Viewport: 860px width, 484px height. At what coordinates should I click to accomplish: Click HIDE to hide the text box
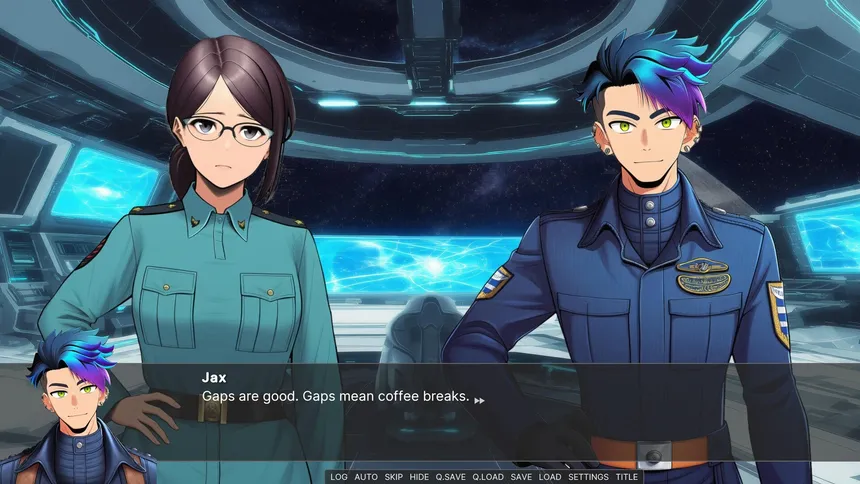[420, 477]
